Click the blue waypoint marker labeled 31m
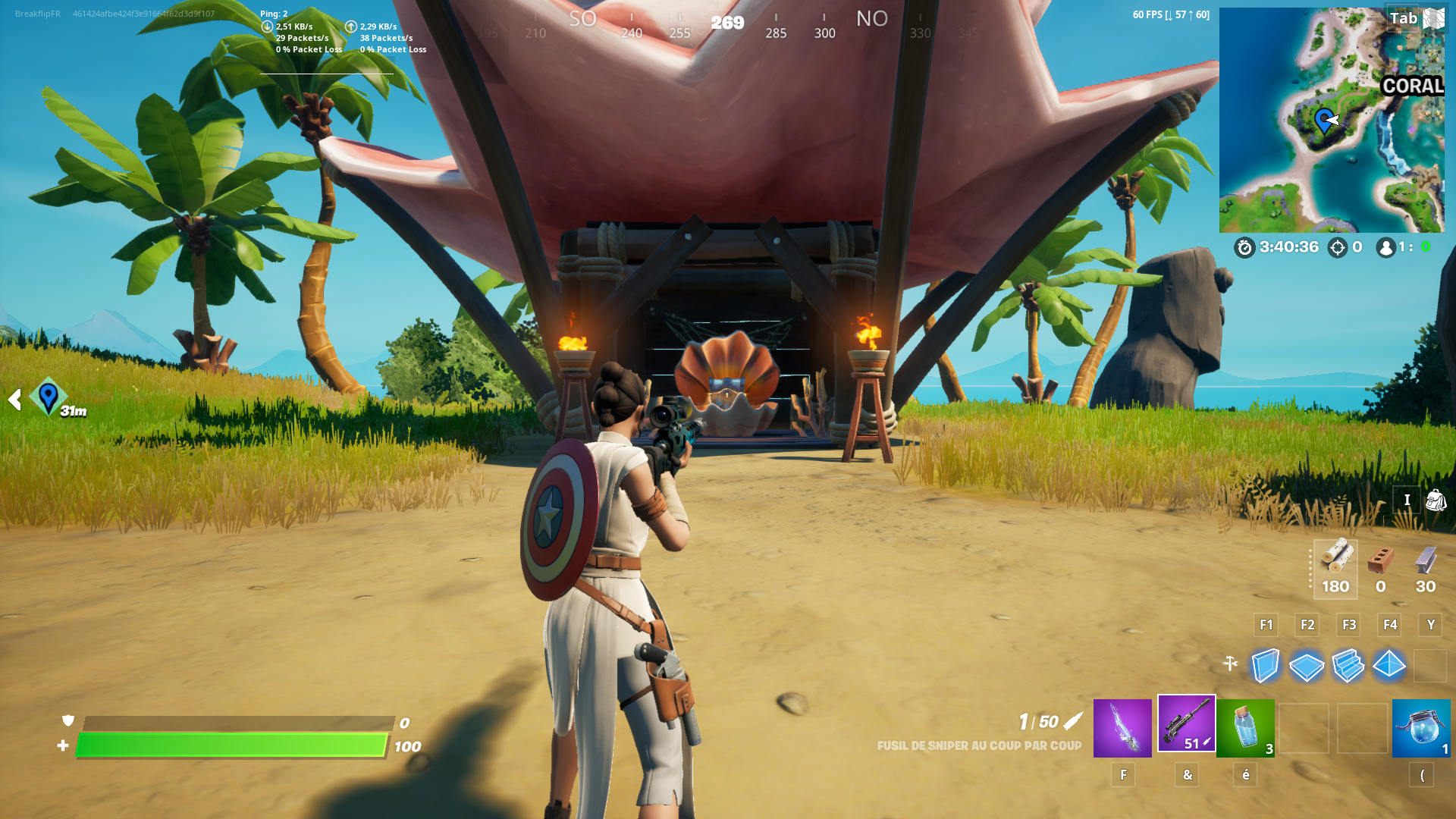Screen dimensions: 1456x819 (x=48, y=397)
